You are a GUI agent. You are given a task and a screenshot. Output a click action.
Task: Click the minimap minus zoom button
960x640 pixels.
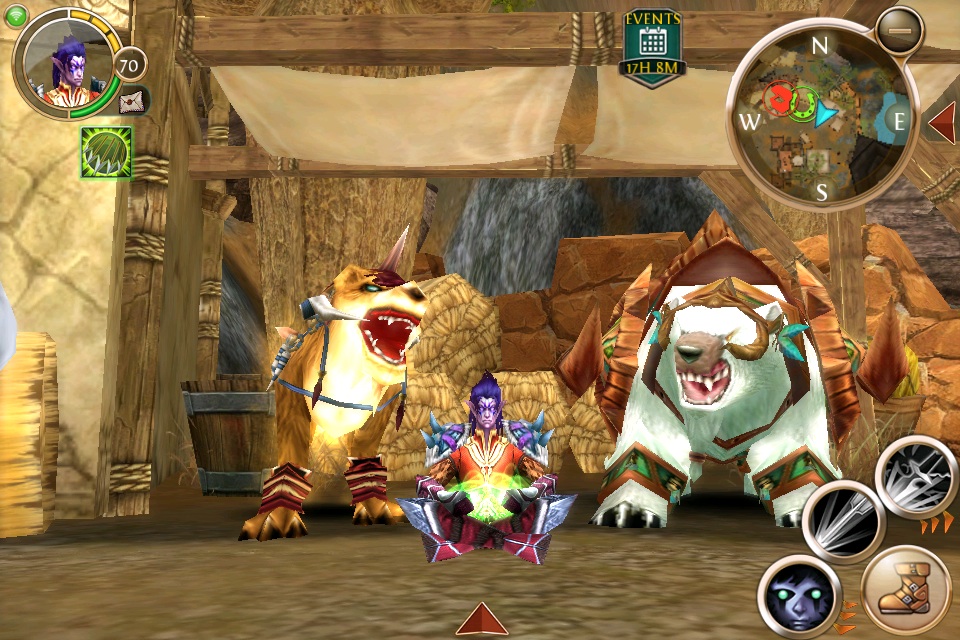899,31
